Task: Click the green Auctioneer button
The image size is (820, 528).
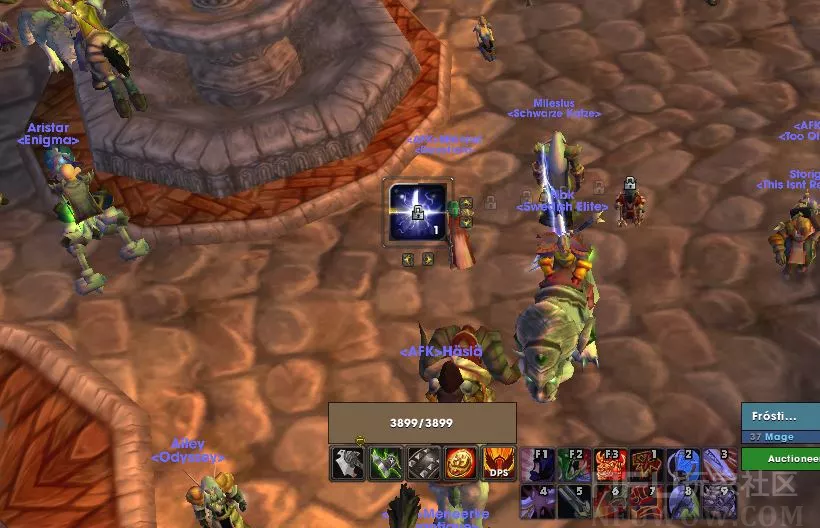Action: [x=780, y=458]
